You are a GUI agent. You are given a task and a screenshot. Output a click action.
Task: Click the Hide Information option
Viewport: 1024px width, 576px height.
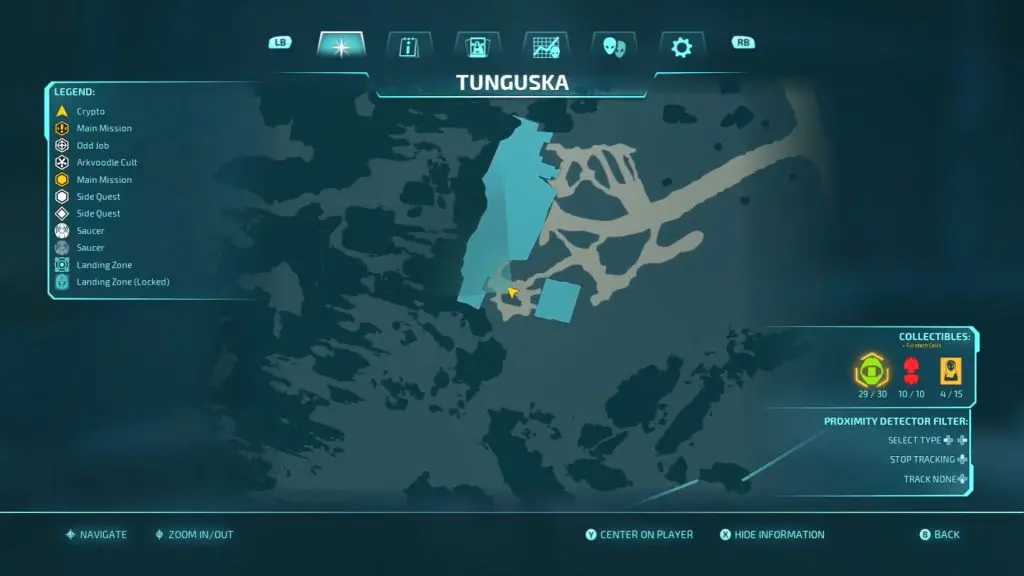click(x=779, y=535)
